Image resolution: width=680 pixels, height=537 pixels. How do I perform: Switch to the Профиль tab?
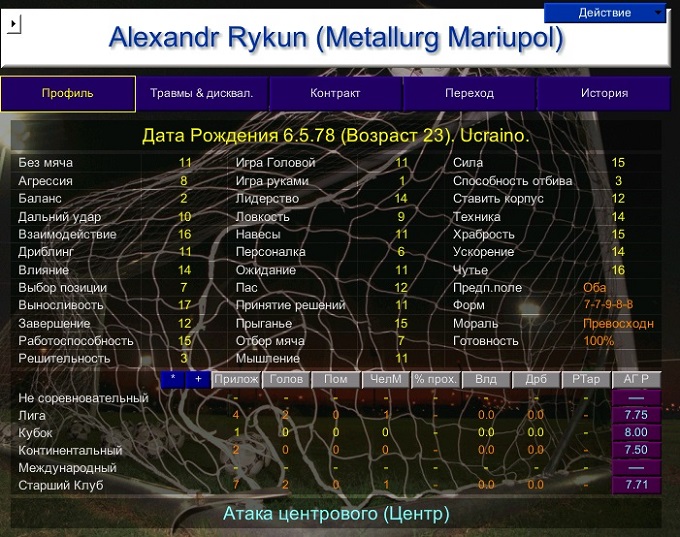pyautogui.click(x=68, y=94)
